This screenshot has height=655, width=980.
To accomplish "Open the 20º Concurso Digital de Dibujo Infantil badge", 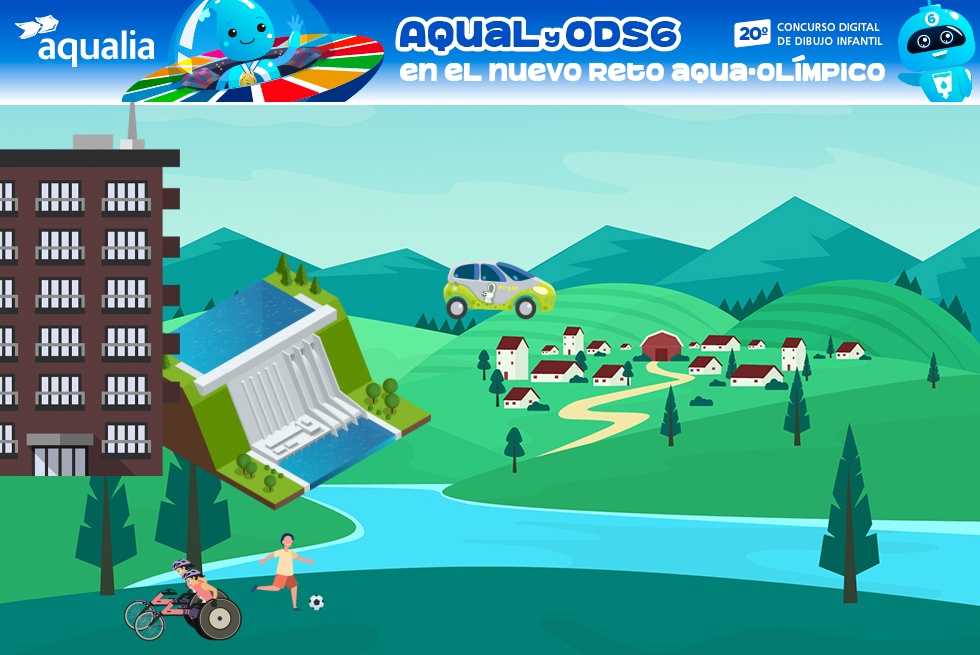I will pyautogui.click(x=808, y=33).
